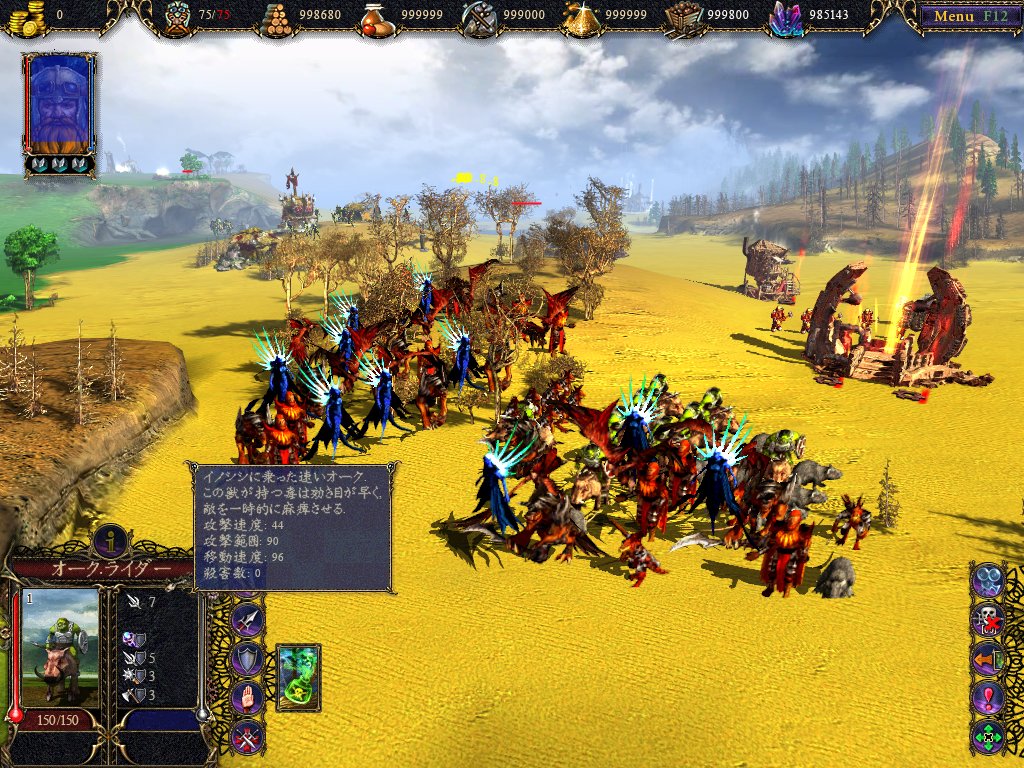The height and width of the screenshot is (768, 1024).
Task: Activate the green four-arrow move icon
Action: tap(988, 737)
